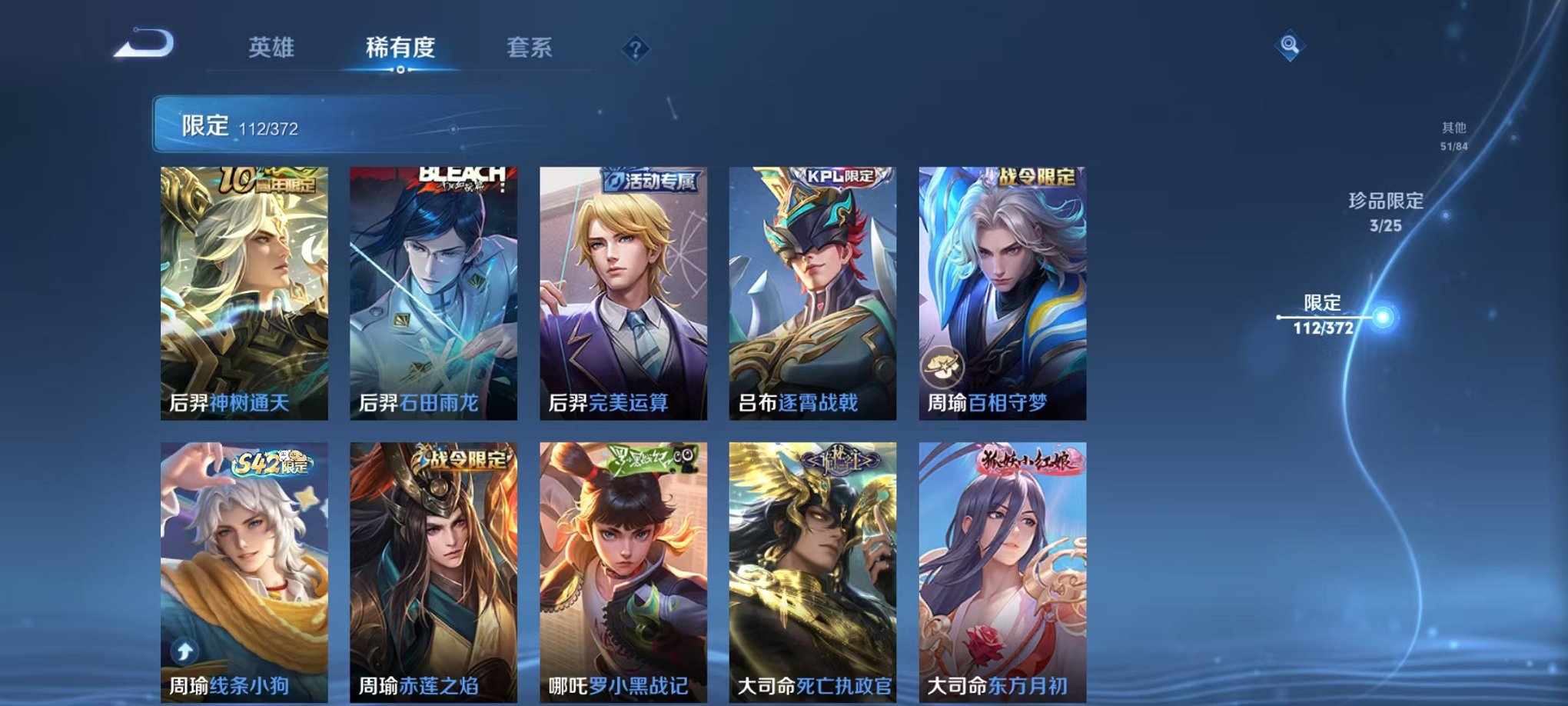The width and height of the screenshot is (1568, 706).
Task: Jump to 其他 51/84 section on right
Action: tap(1454, 136)
